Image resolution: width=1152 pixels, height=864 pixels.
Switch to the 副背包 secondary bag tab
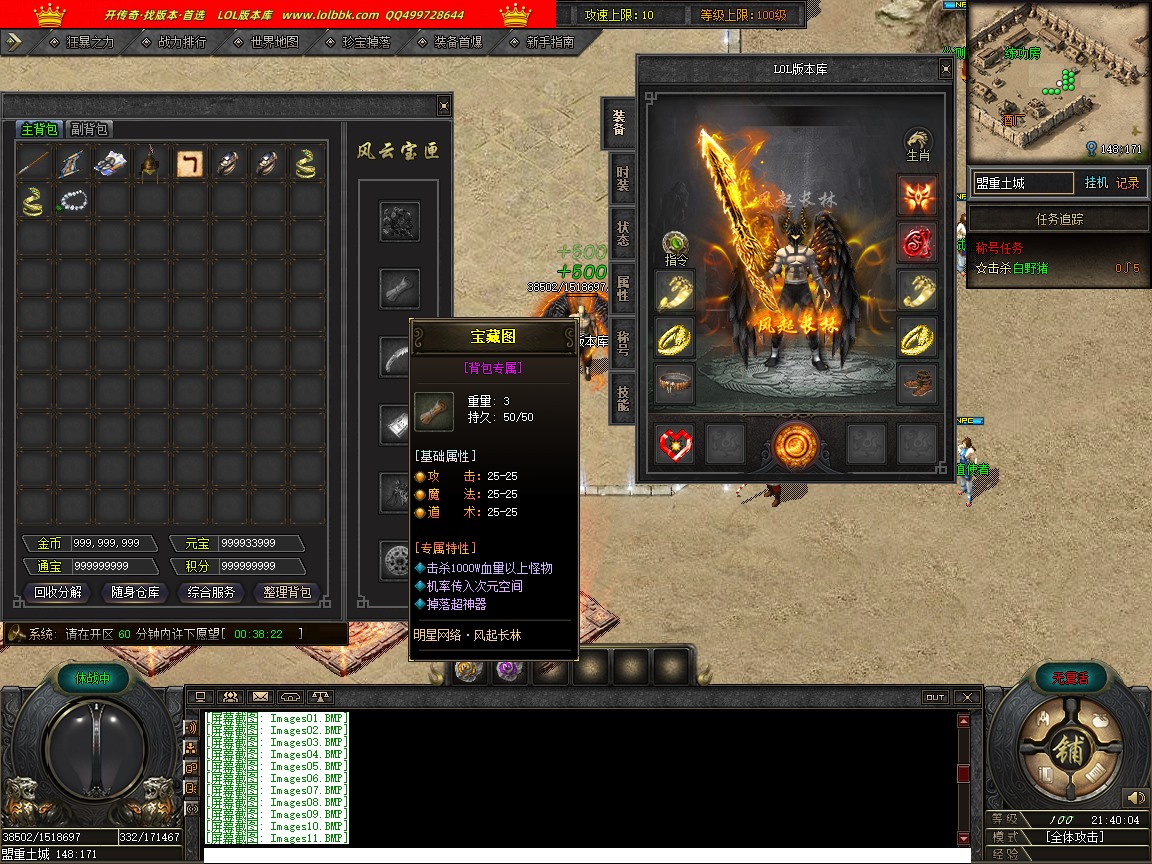coord(89,129)
